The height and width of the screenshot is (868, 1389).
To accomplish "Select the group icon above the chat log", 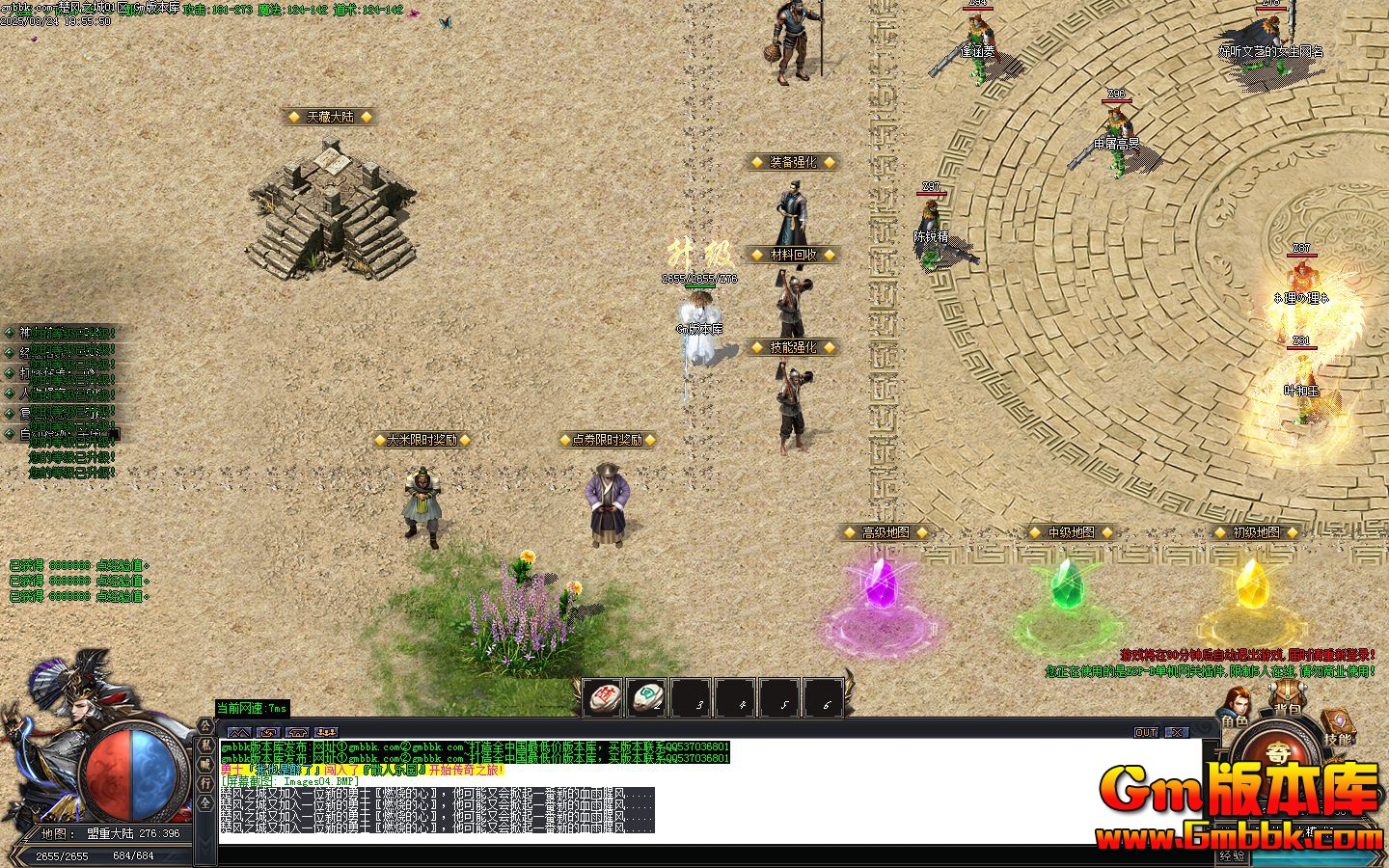I will (x=327, y=733).
